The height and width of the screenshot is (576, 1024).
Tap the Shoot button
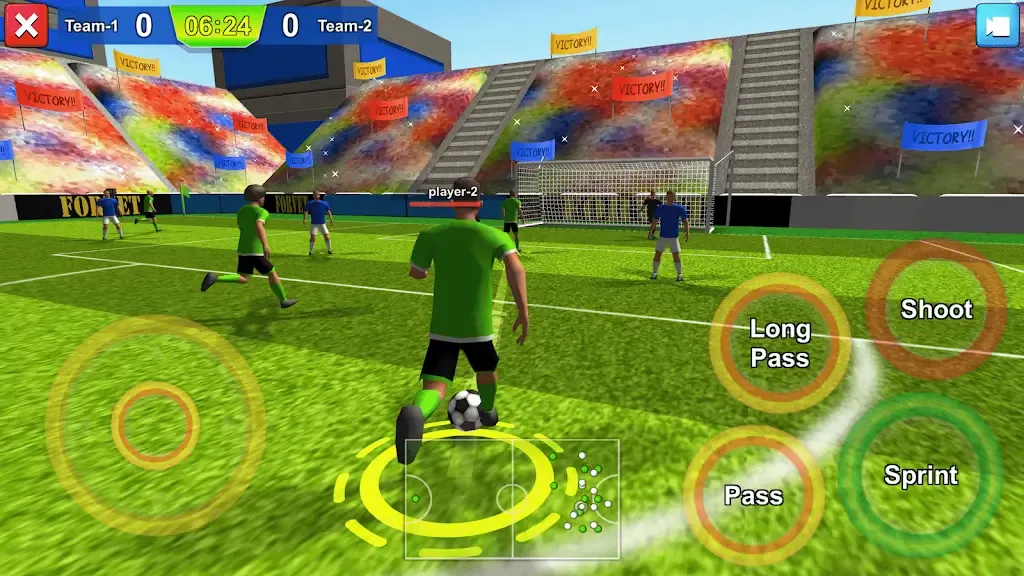(936, 309)
